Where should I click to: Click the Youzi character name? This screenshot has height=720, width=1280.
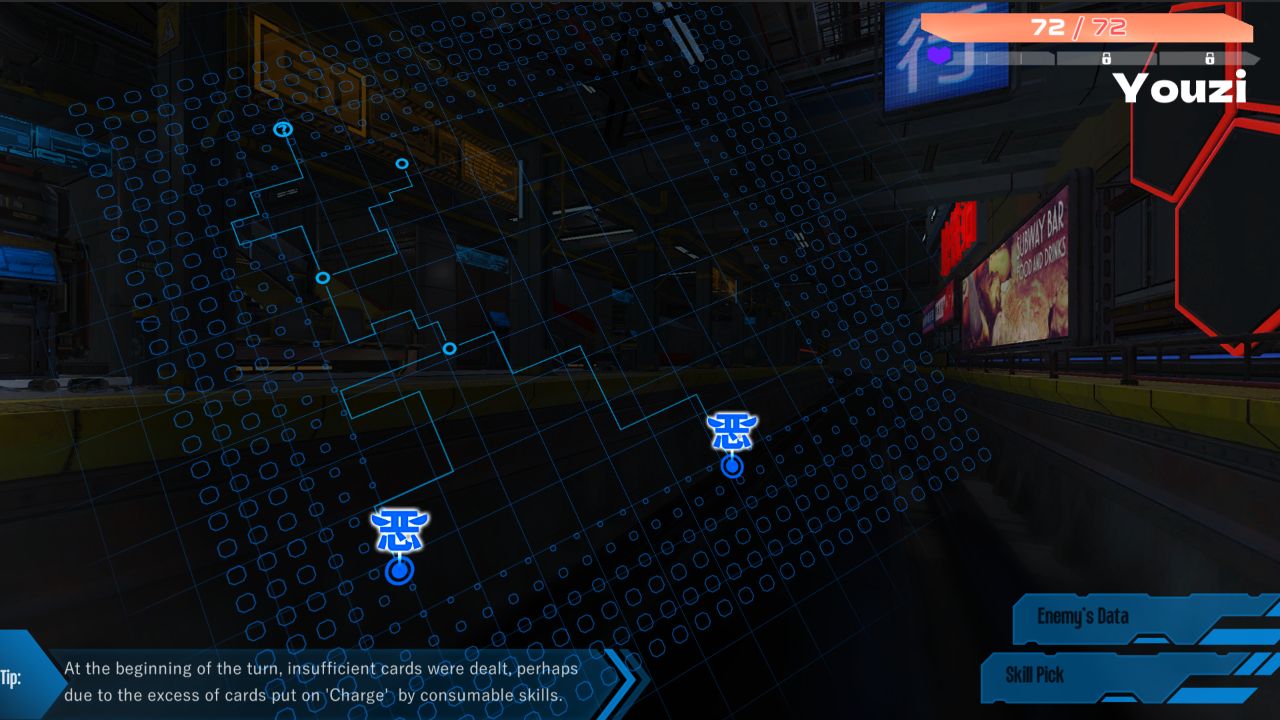[1180, 88]
